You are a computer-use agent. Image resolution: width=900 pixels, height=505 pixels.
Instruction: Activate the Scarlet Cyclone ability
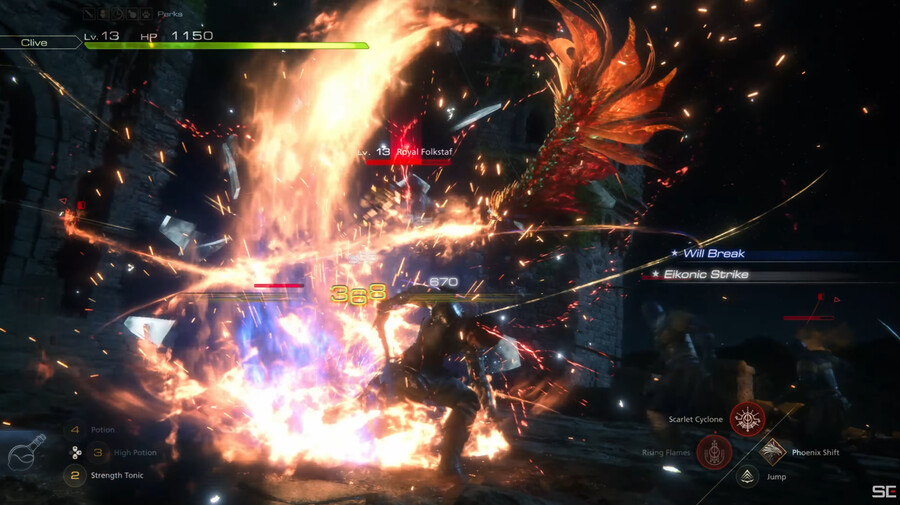[746, 418]
